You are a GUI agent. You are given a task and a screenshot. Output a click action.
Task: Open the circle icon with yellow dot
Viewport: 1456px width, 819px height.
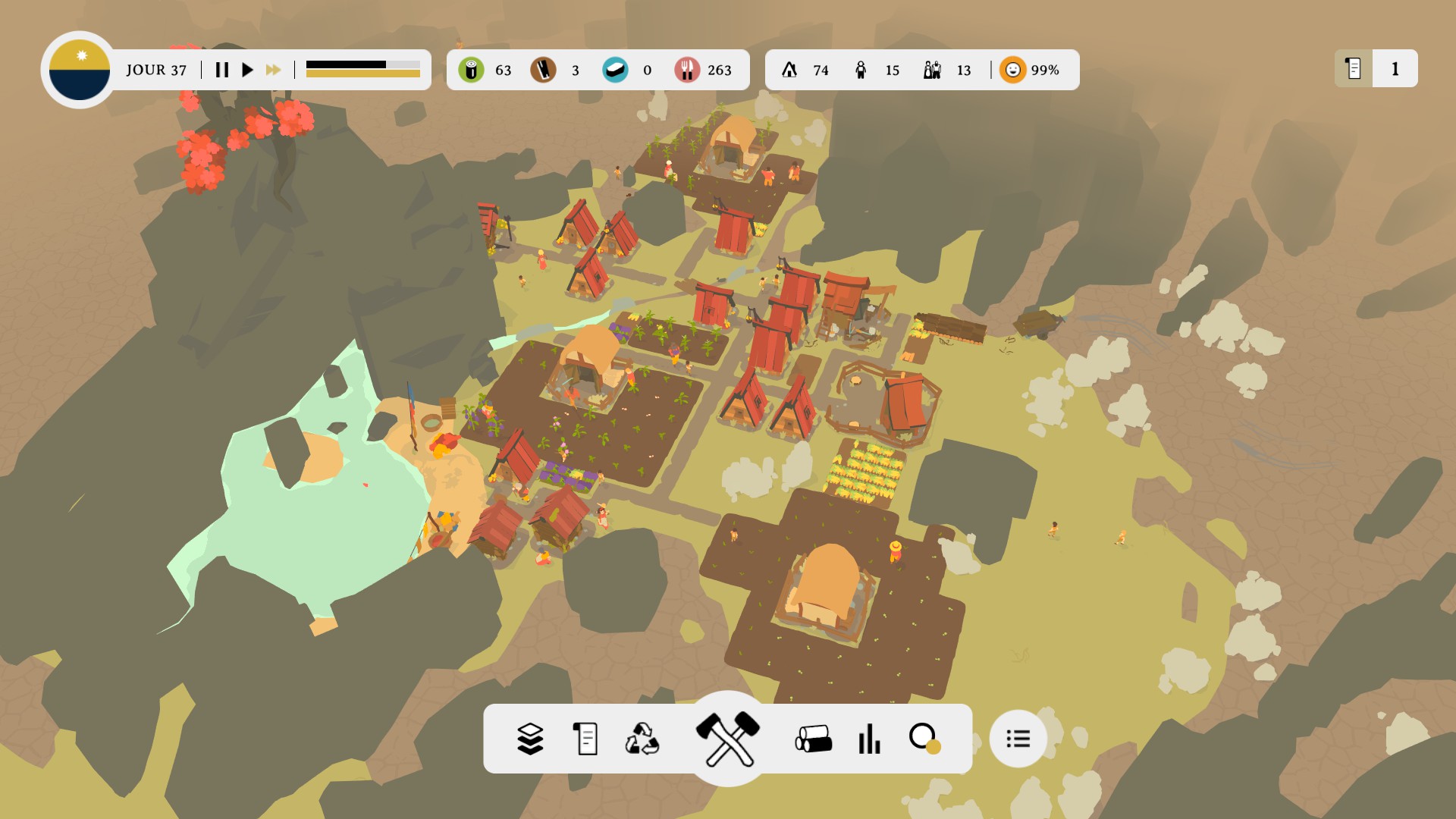(924, 739)
